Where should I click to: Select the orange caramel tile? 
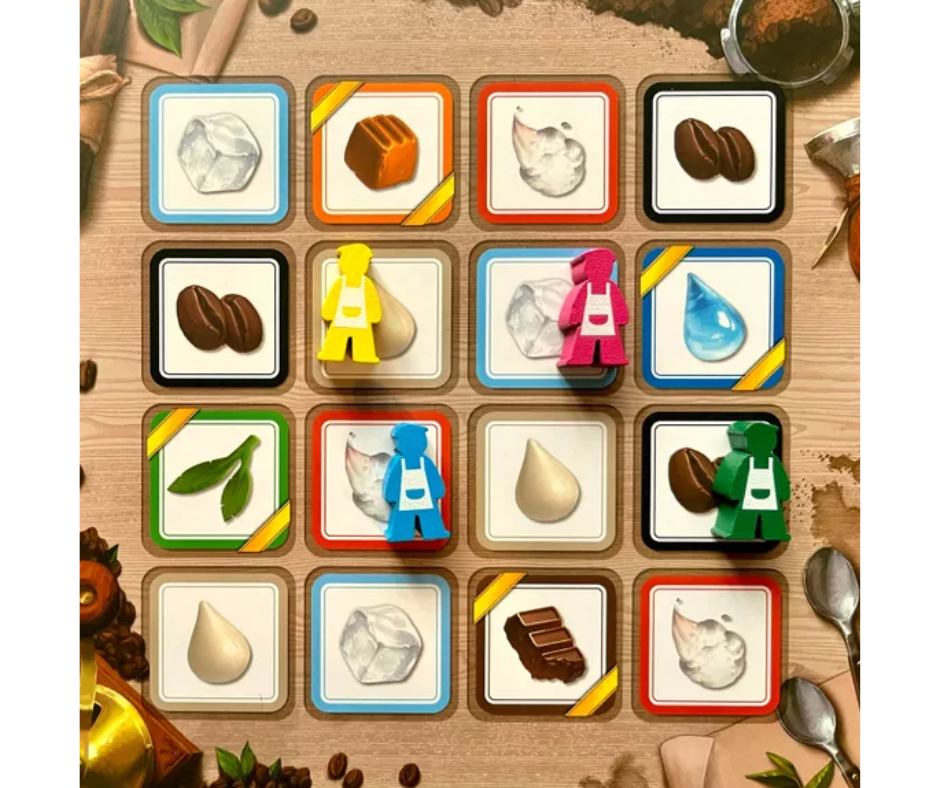(381, 153)
